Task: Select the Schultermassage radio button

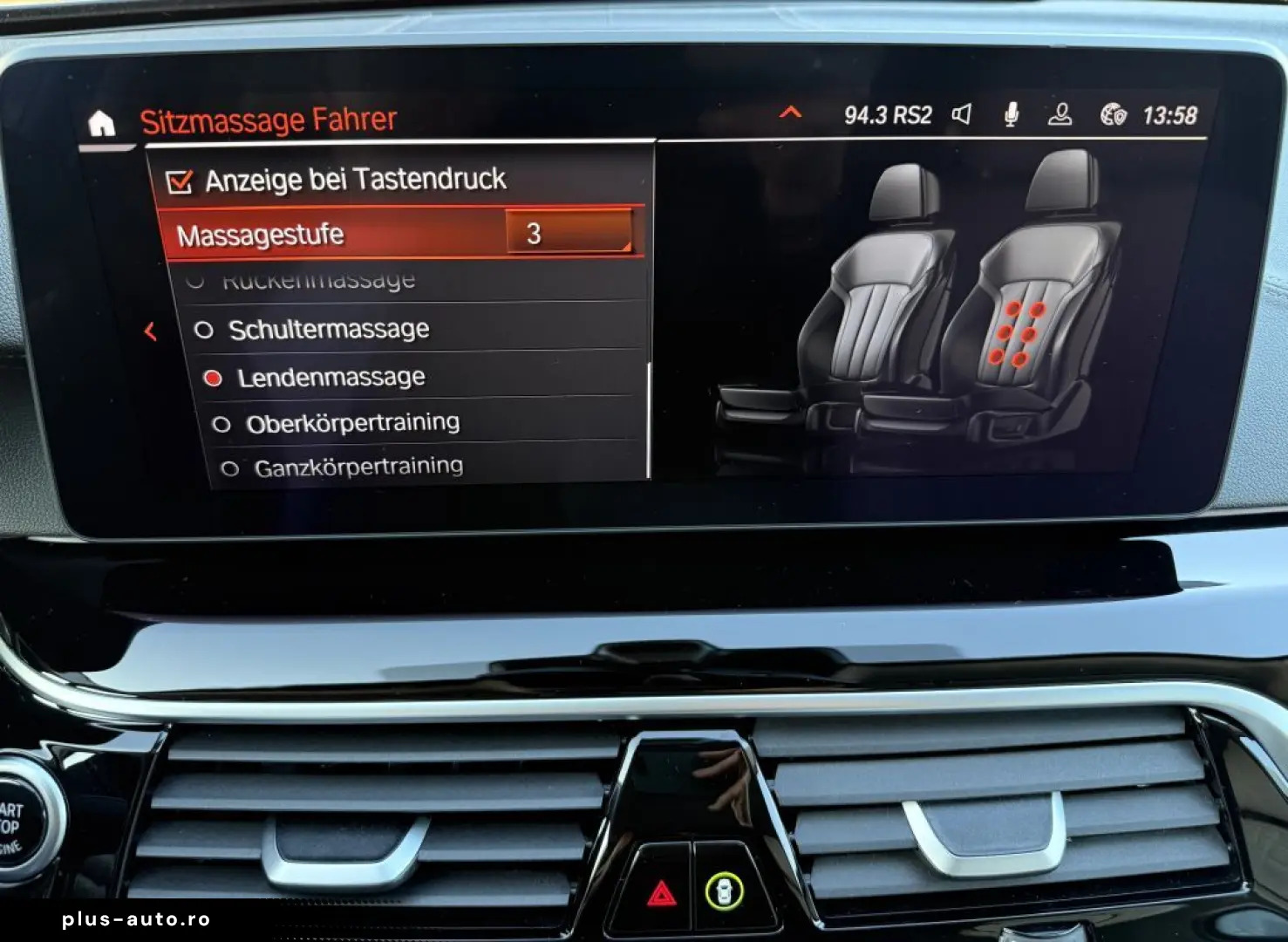Action: point(206,329)
